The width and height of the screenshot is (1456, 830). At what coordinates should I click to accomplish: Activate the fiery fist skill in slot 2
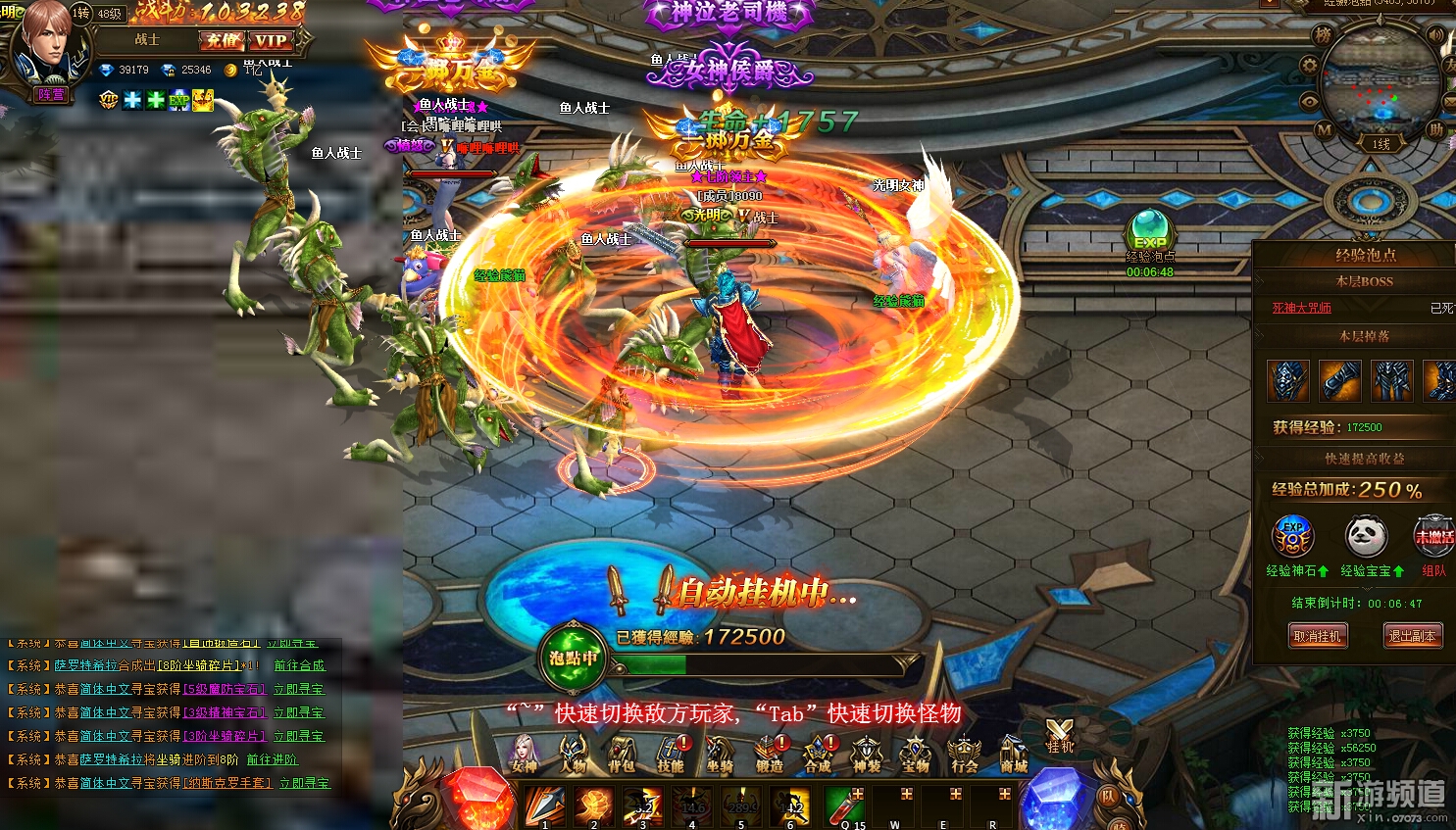click(x=594, y=806)
